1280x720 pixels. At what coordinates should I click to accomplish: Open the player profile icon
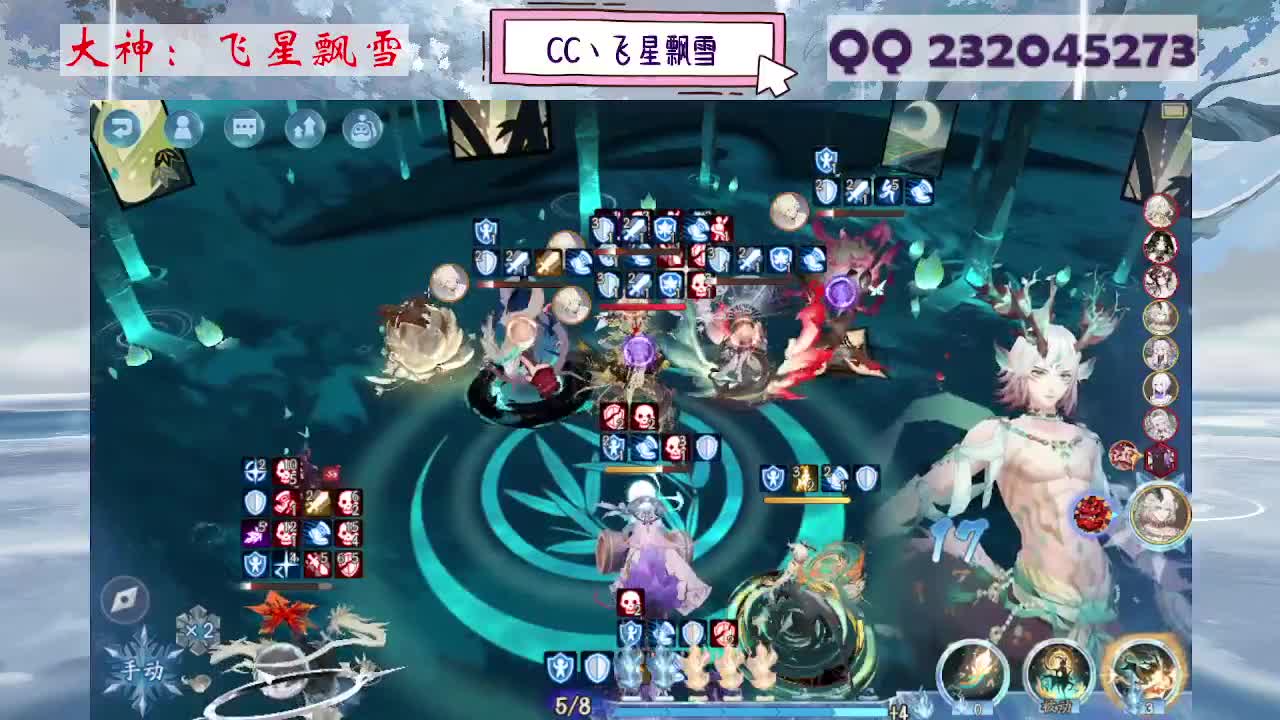pos(181,127)
